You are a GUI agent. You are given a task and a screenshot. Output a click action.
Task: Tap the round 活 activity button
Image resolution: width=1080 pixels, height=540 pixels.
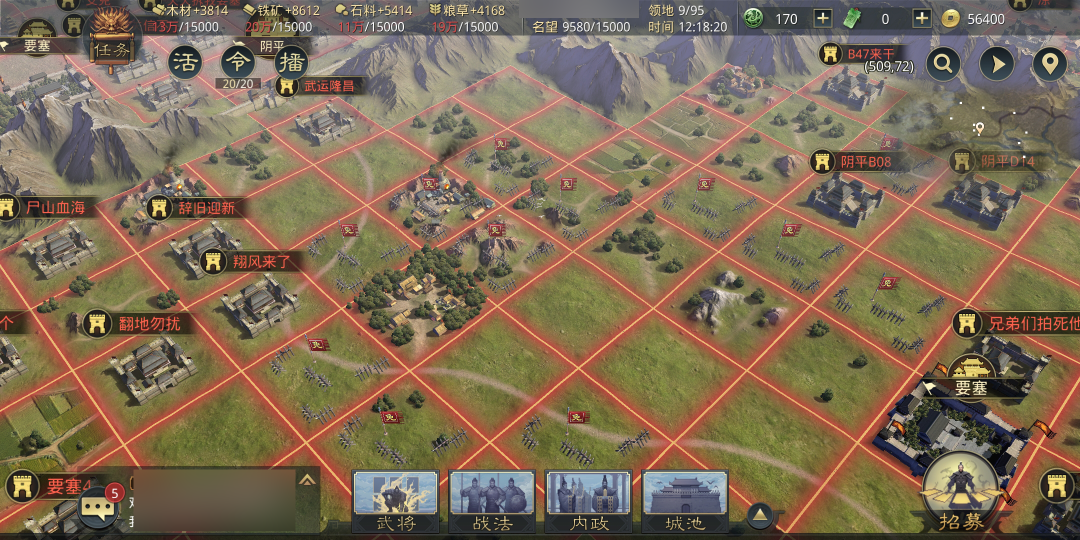tap(185, 62)
